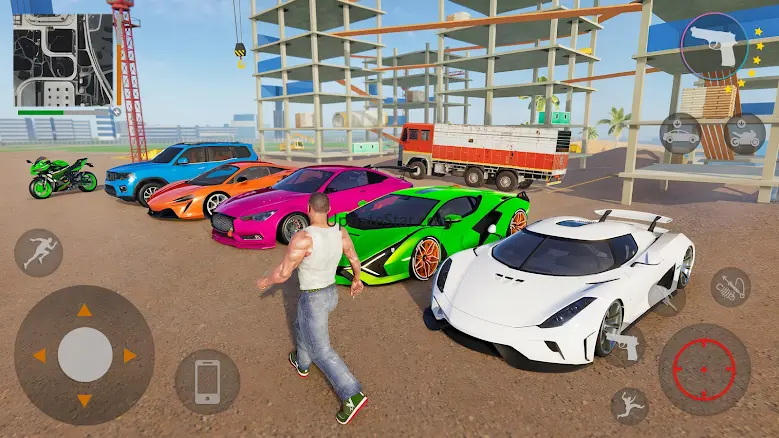Tap the jumping figure button

pyautogui.click(x=629, y=405)
